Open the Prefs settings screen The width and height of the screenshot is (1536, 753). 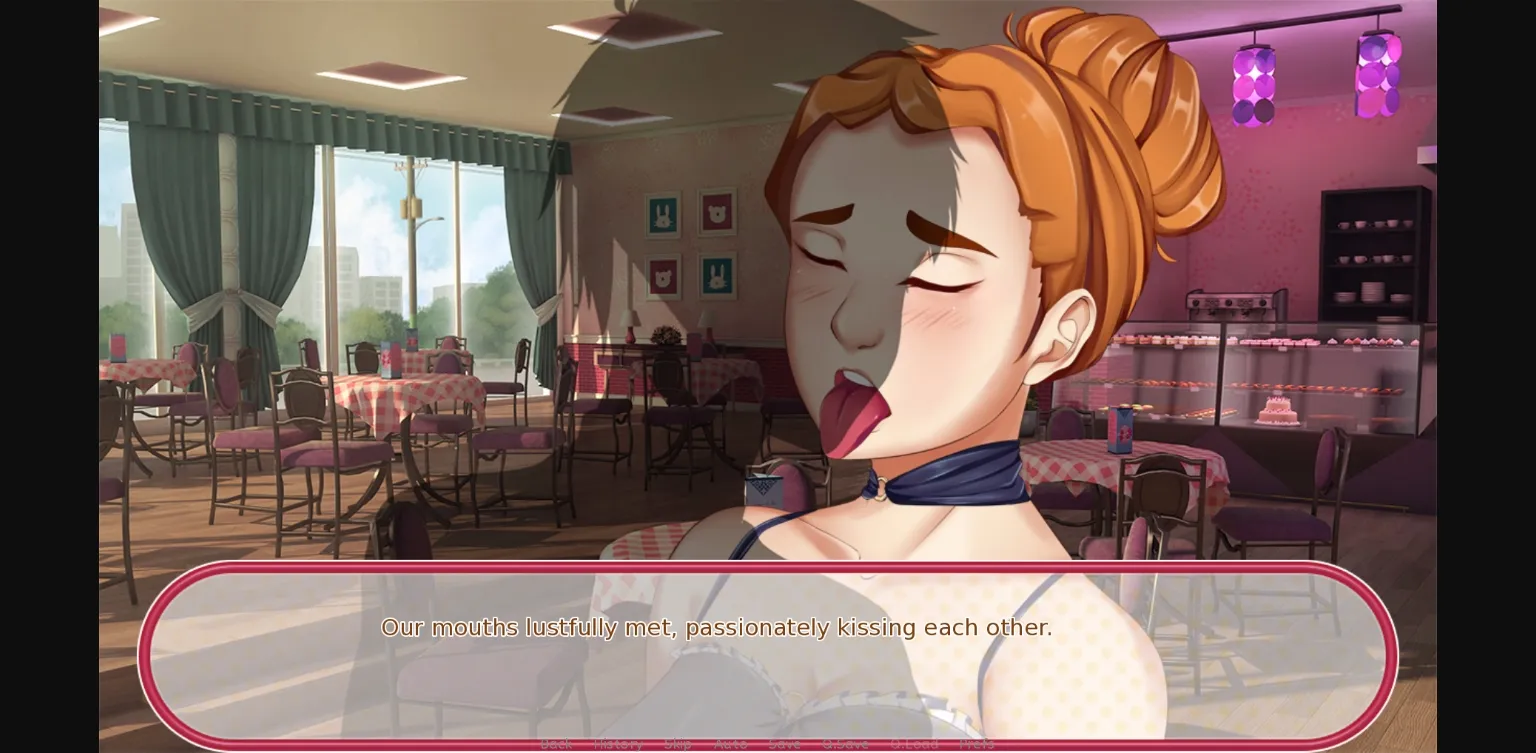(976, 743)
